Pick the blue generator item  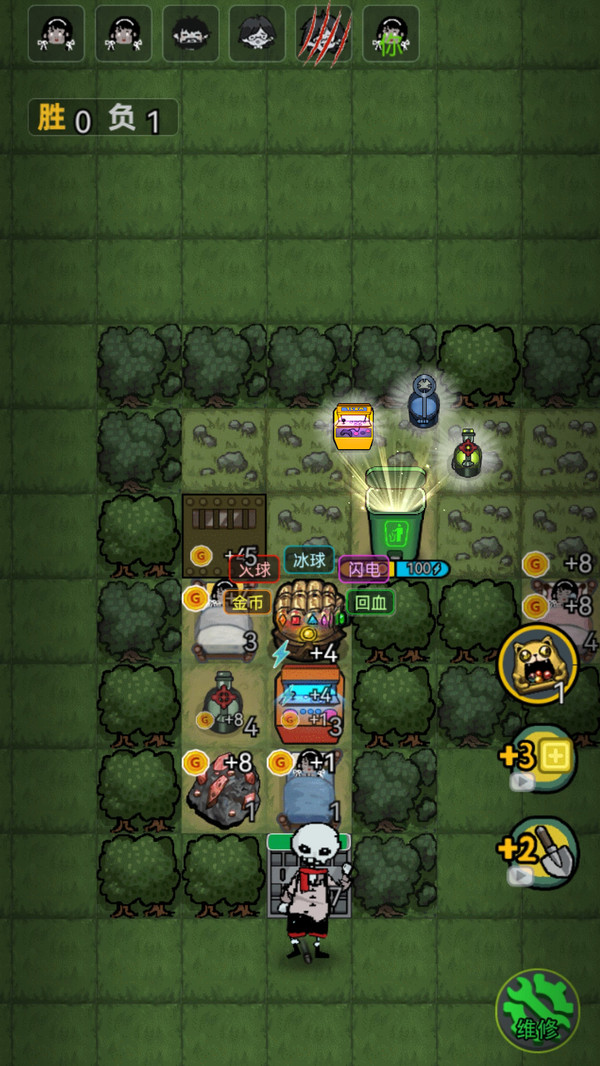tap(423, 401)
